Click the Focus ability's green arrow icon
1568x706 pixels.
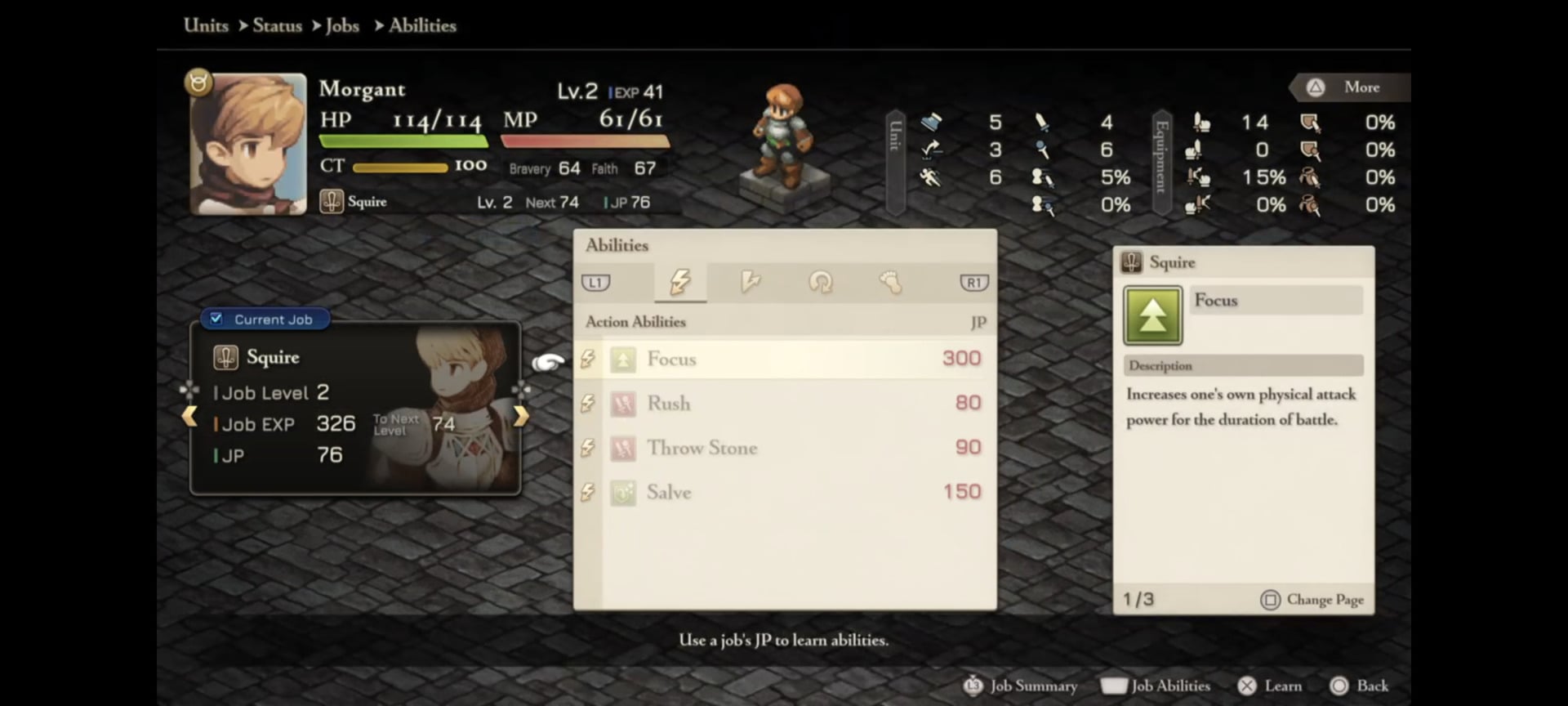[623, 359]
